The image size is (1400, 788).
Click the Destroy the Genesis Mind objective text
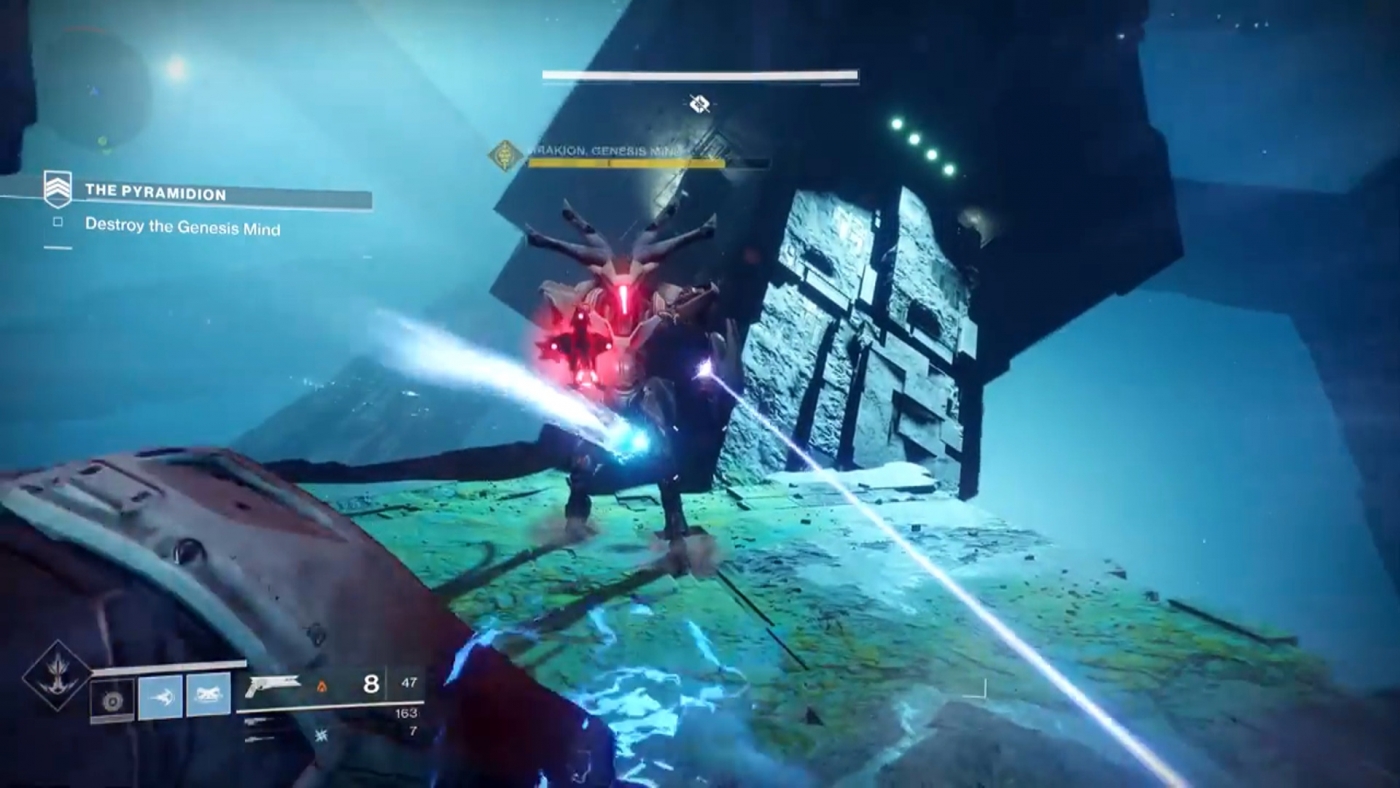tap(180, 230)
